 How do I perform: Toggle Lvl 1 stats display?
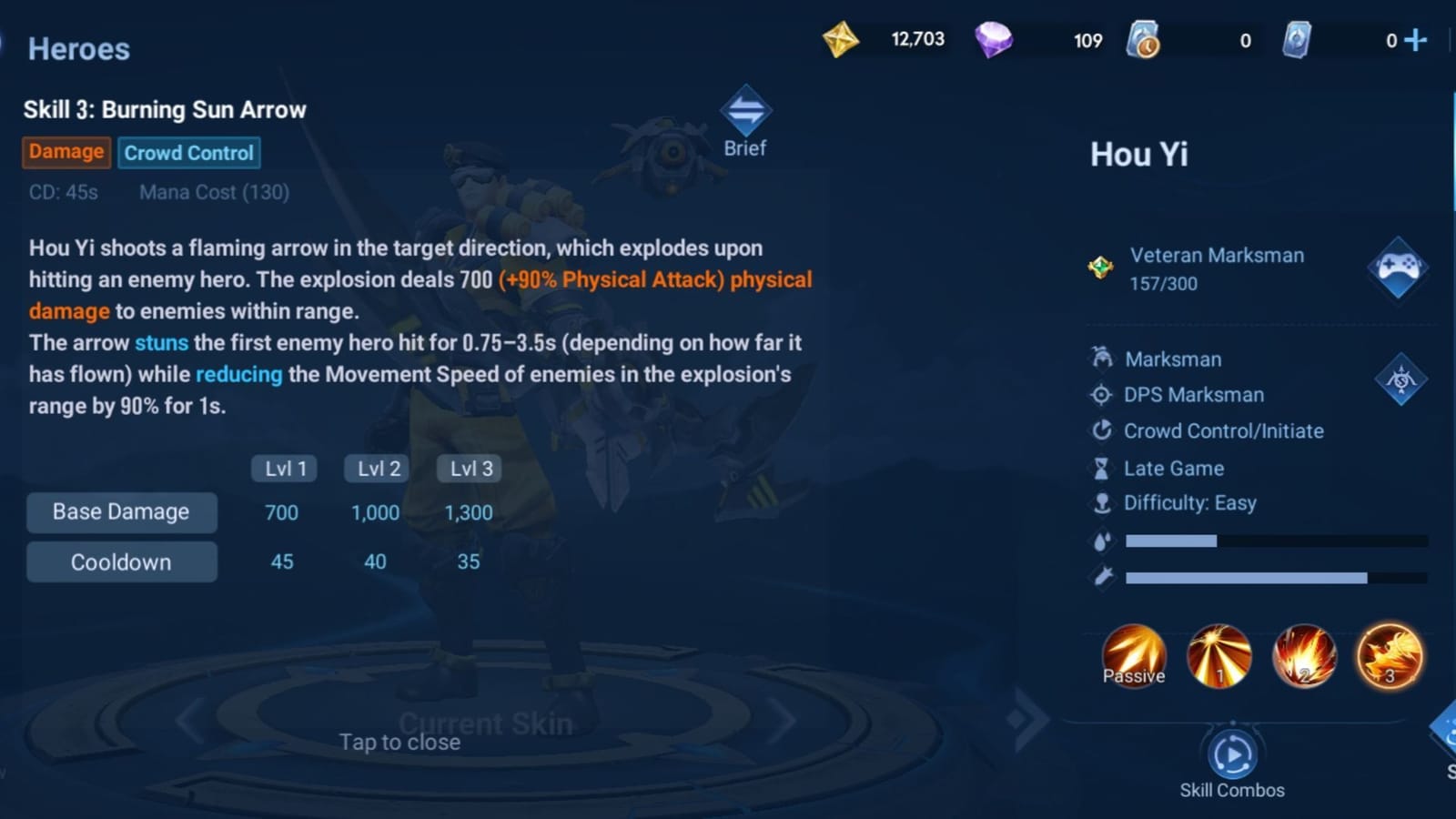[x=282, y=468]
